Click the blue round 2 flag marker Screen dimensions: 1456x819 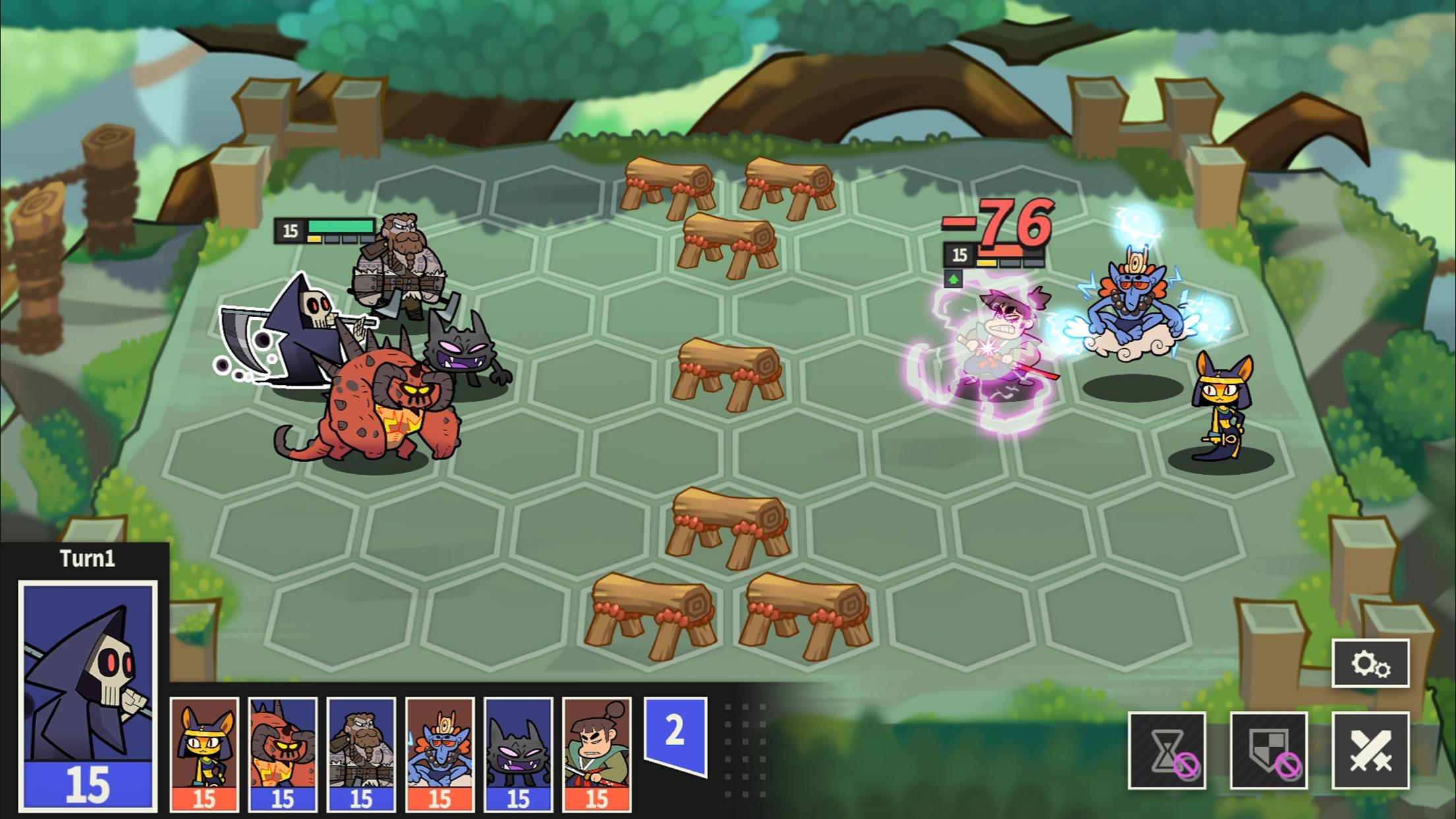(x=675, y=733)
